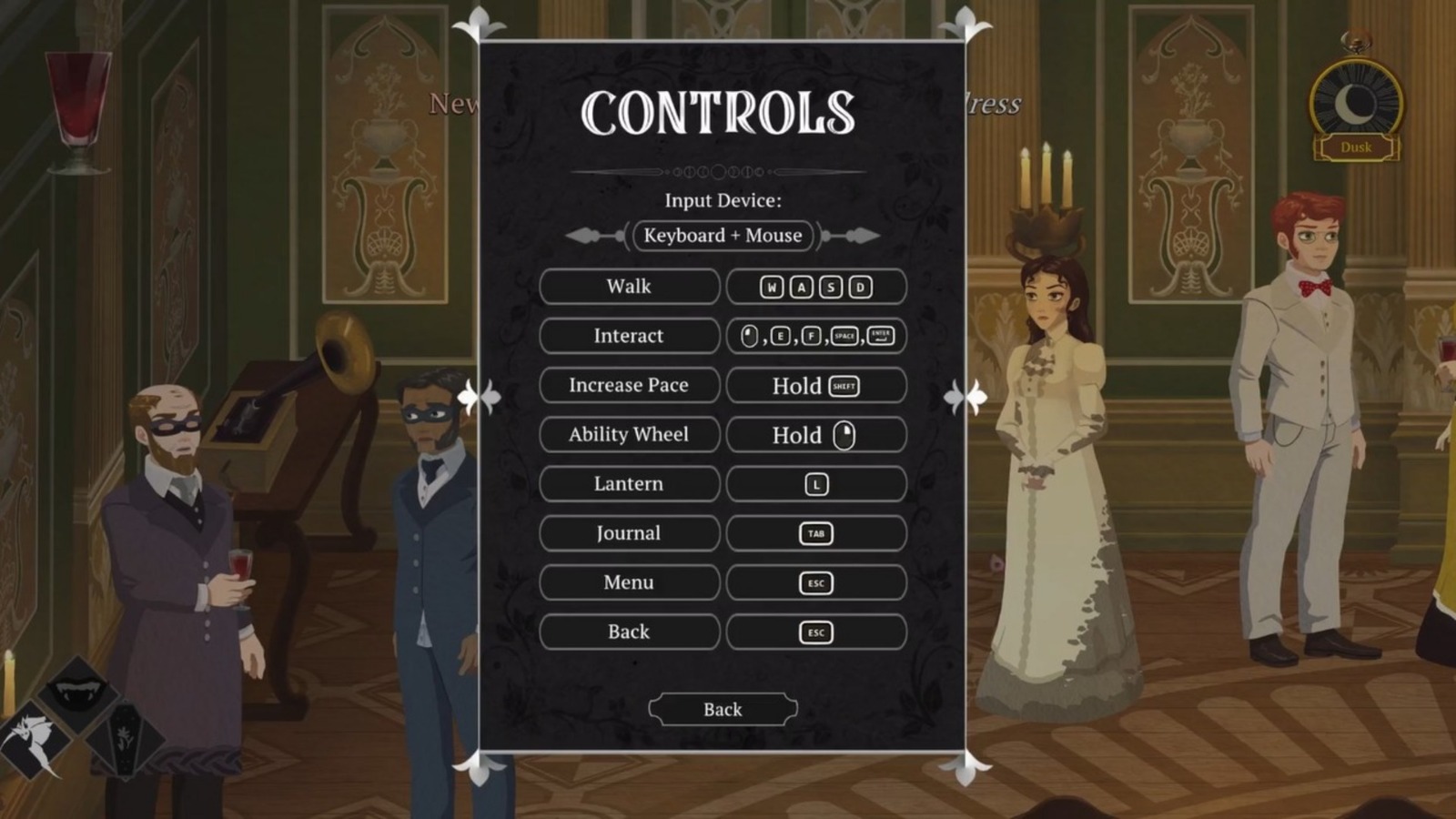
Task: Click the right arrow beside Keyboard + Mouse
Action: (x=861, y=235)
